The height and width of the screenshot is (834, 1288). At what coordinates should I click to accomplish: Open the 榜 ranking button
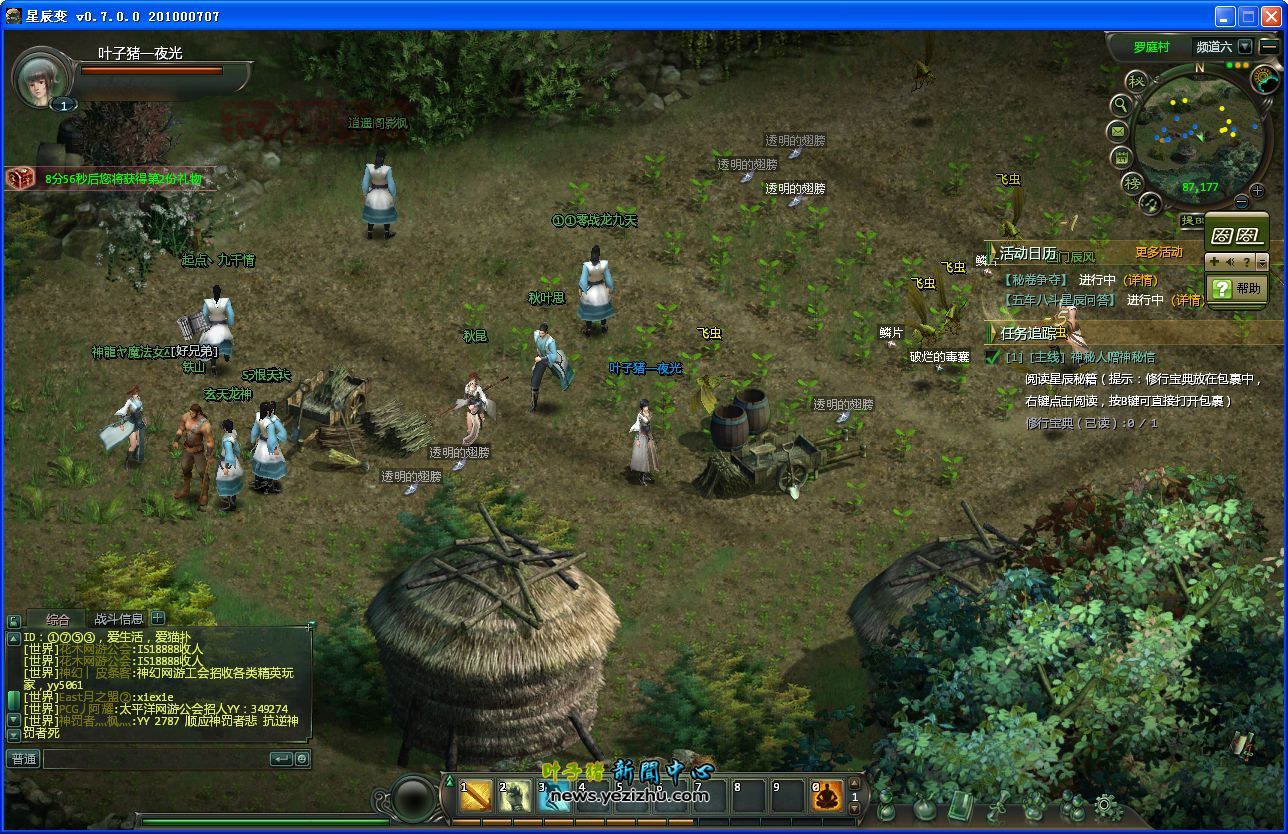tap(1132, 182)
